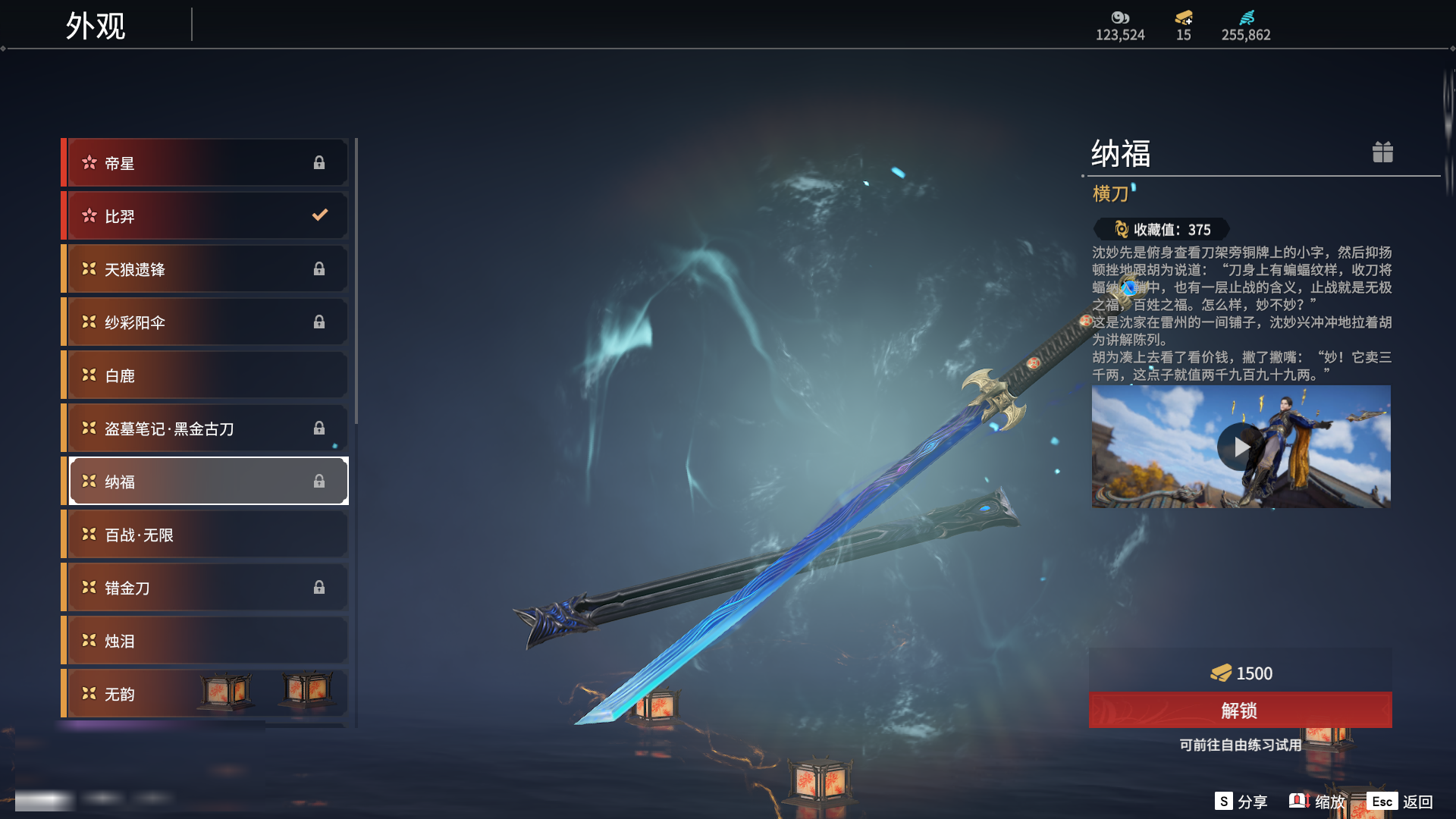Select the 帝星 weapon skin
Image resolution: width=1456 pixels, height=819 pixels.
206,163
